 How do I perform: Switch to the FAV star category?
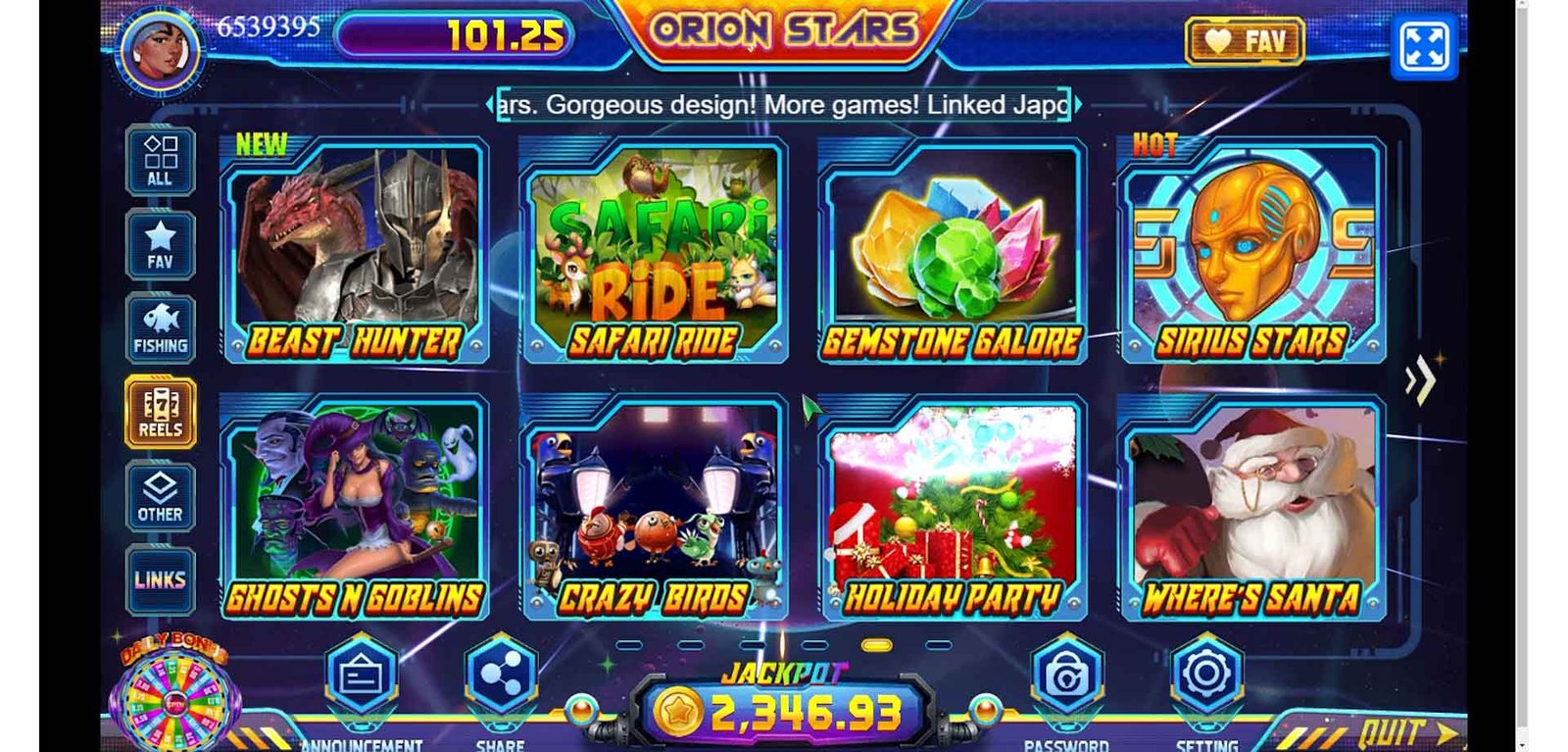pyautogui.click(x=160, y=245)
